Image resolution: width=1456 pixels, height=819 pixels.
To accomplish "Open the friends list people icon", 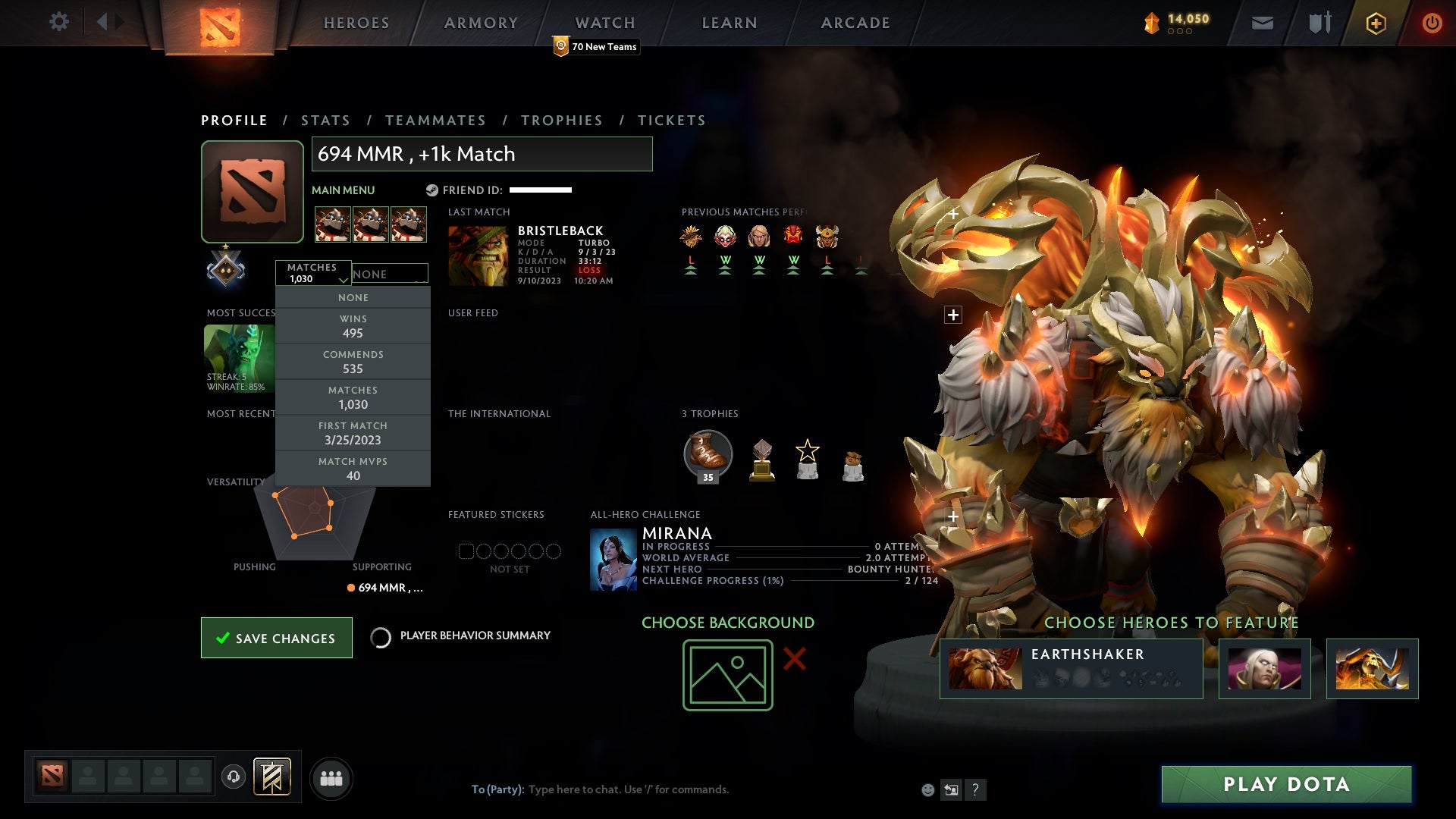I will 331,777.
